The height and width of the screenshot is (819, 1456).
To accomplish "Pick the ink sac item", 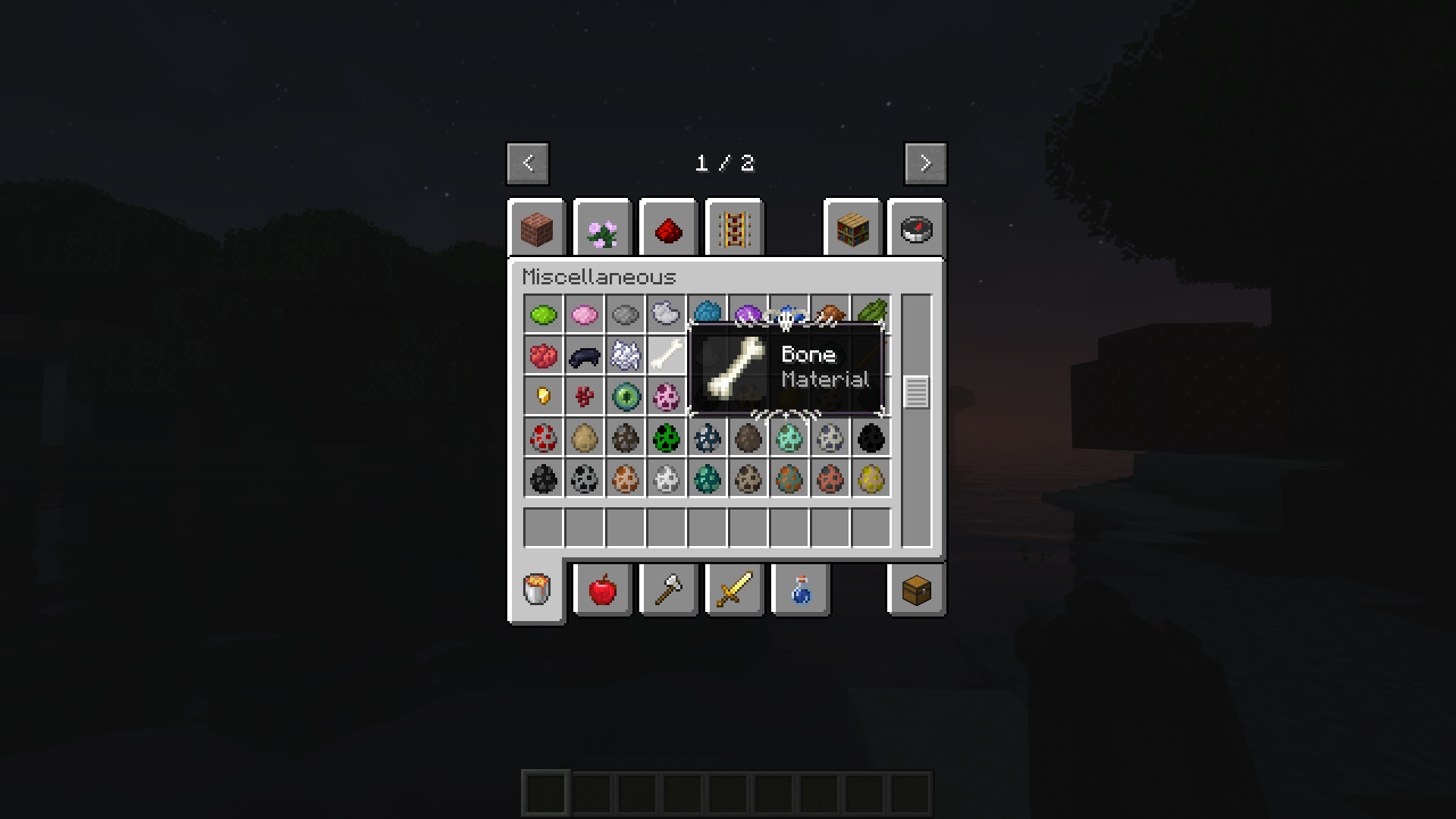I will 584,355.
